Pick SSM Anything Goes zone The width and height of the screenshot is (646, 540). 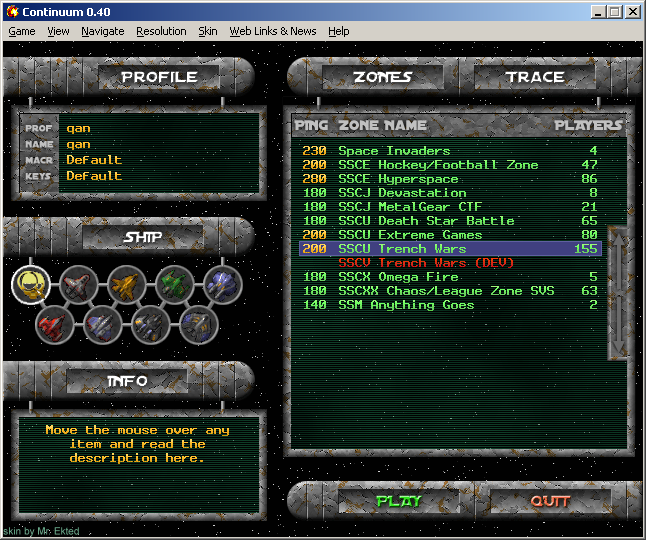click(x=406, y=305)
